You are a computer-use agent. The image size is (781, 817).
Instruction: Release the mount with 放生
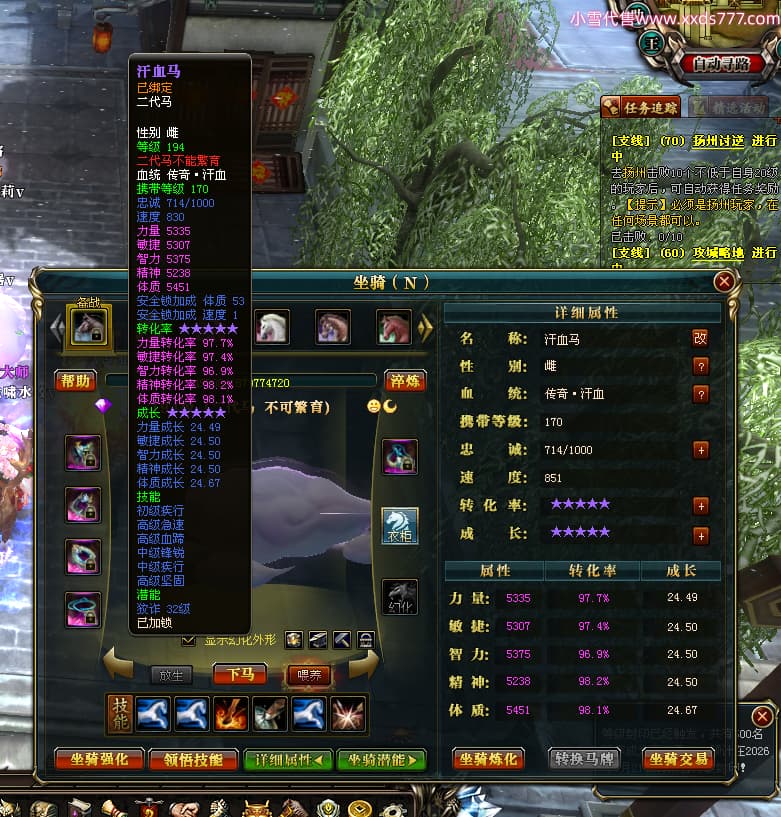tap(172, 675)
